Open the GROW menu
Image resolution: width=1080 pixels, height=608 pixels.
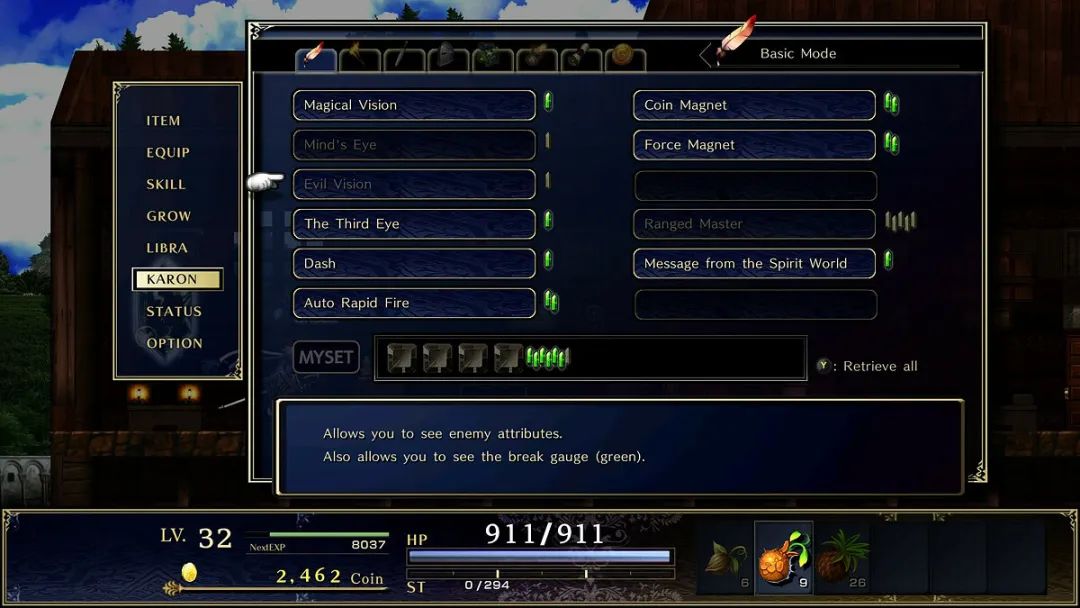pyautogui.click(x=169, y=216)
